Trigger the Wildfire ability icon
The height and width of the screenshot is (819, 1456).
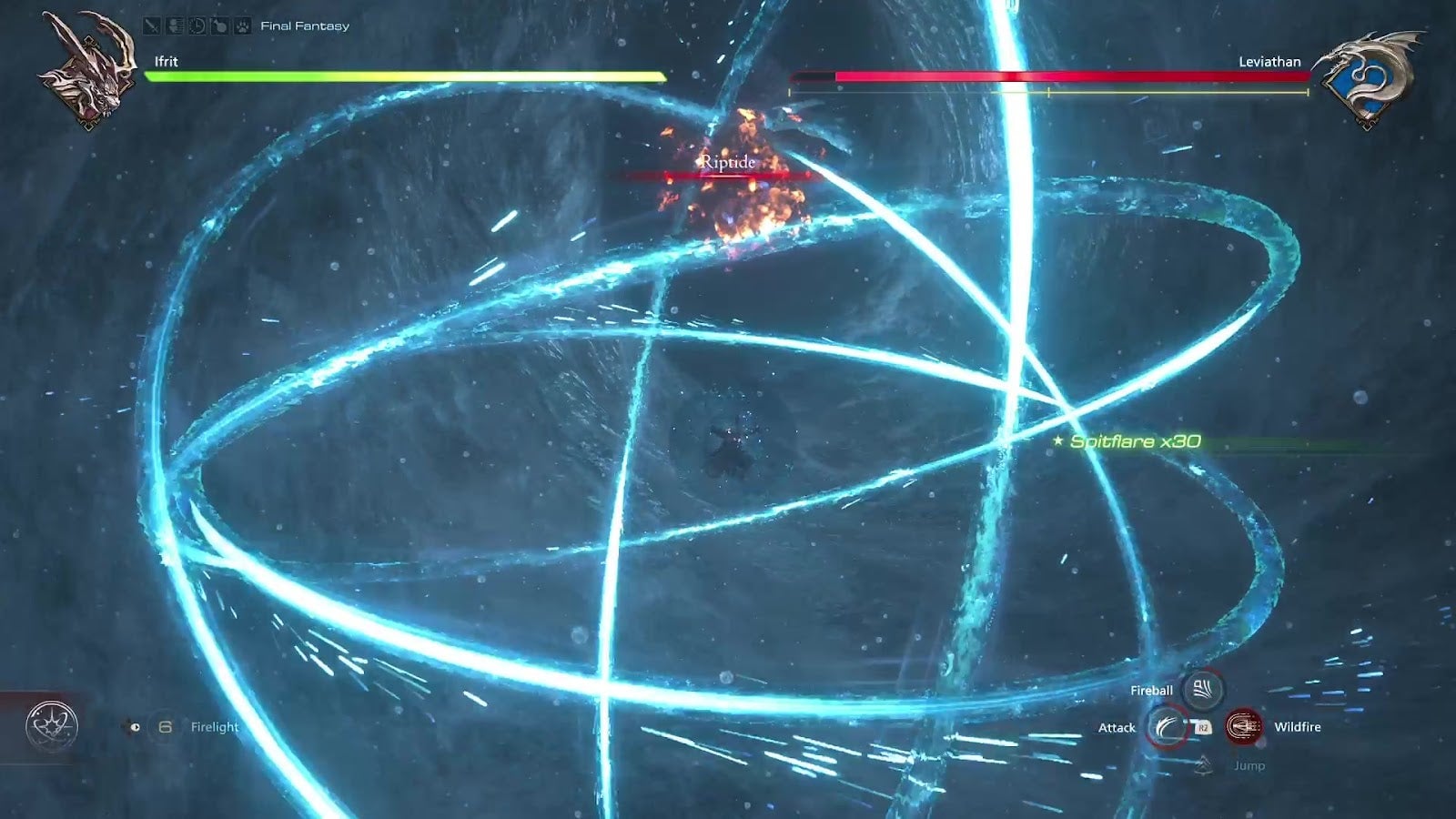(1243, 726)
